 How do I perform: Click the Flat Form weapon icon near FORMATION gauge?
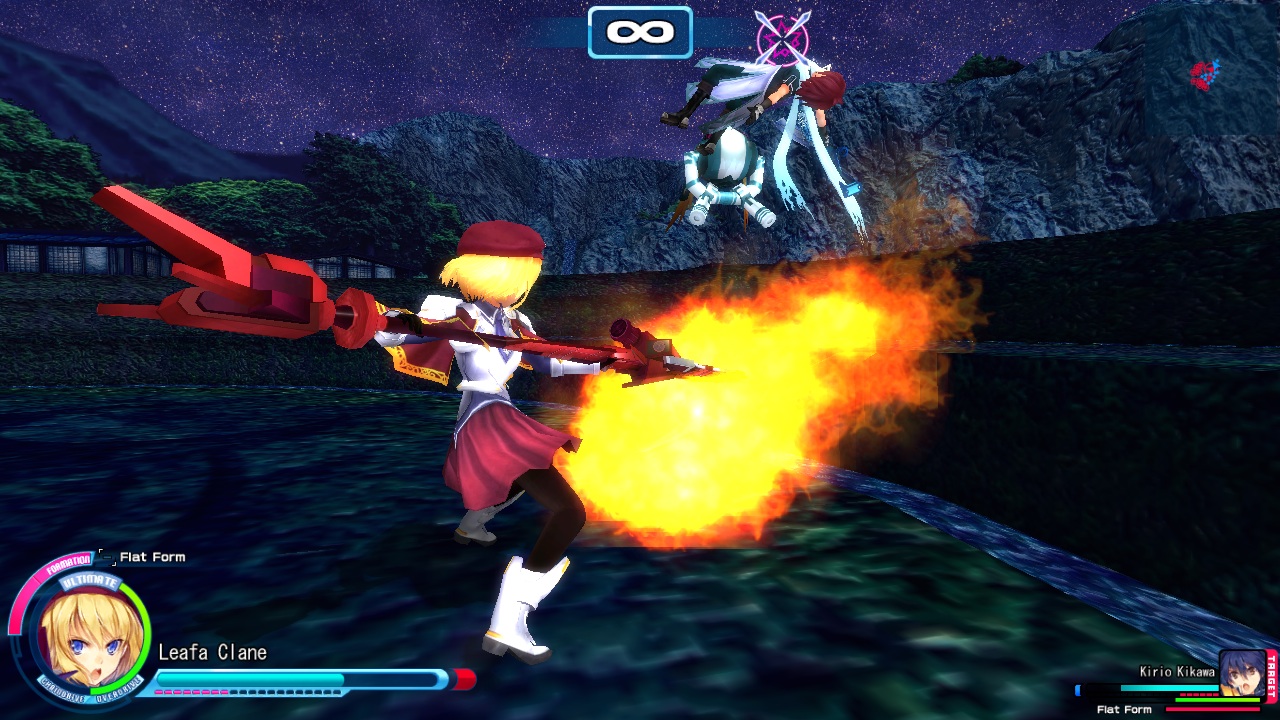coord(106,557)
